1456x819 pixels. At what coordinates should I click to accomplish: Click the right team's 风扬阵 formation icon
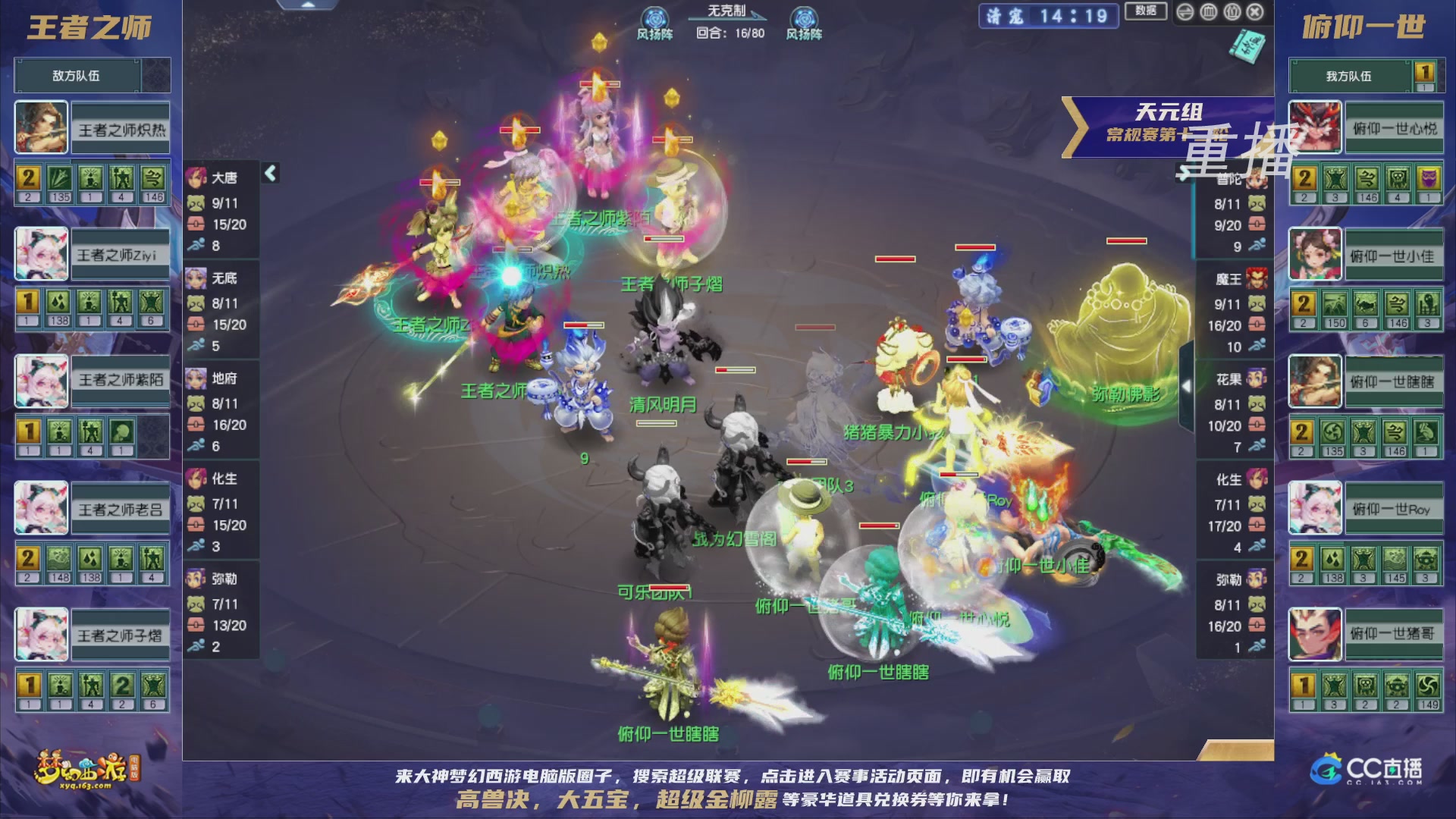805,17
